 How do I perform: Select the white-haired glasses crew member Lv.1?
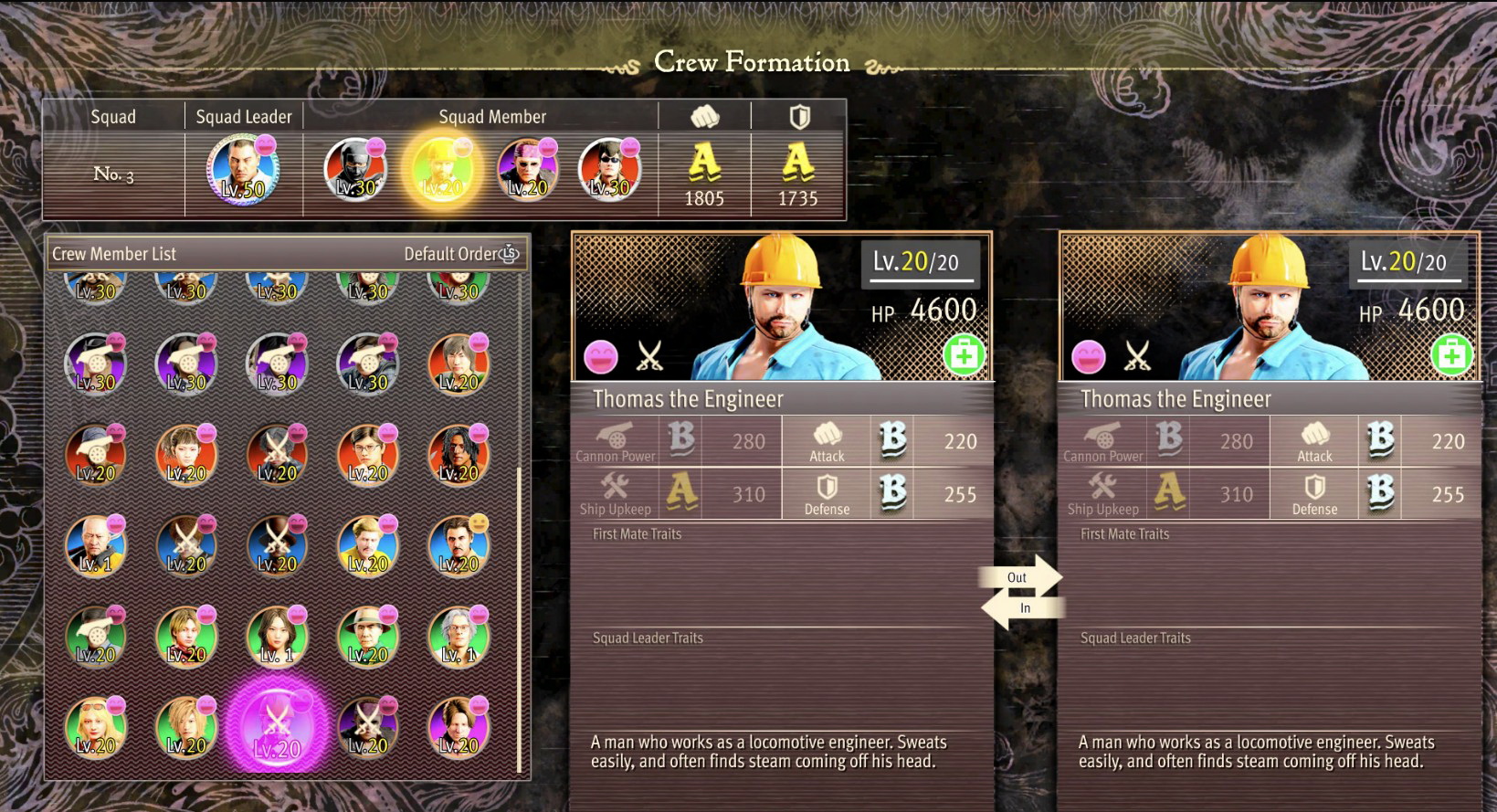click(x=459, y=637)
